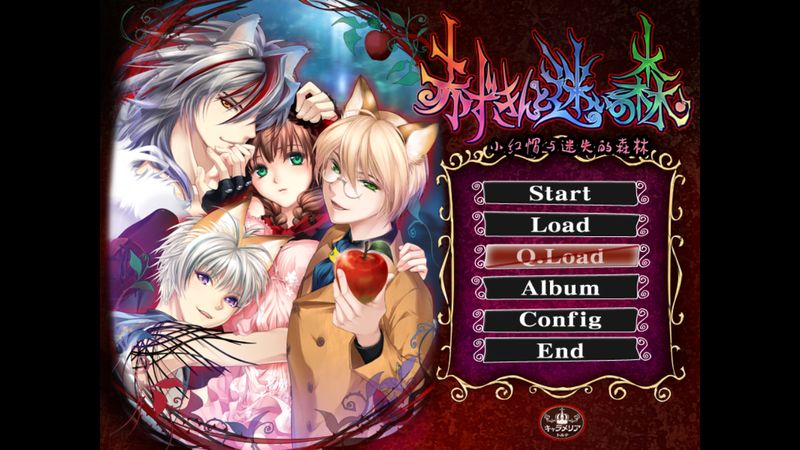Open the Config settings

(560, 320)
